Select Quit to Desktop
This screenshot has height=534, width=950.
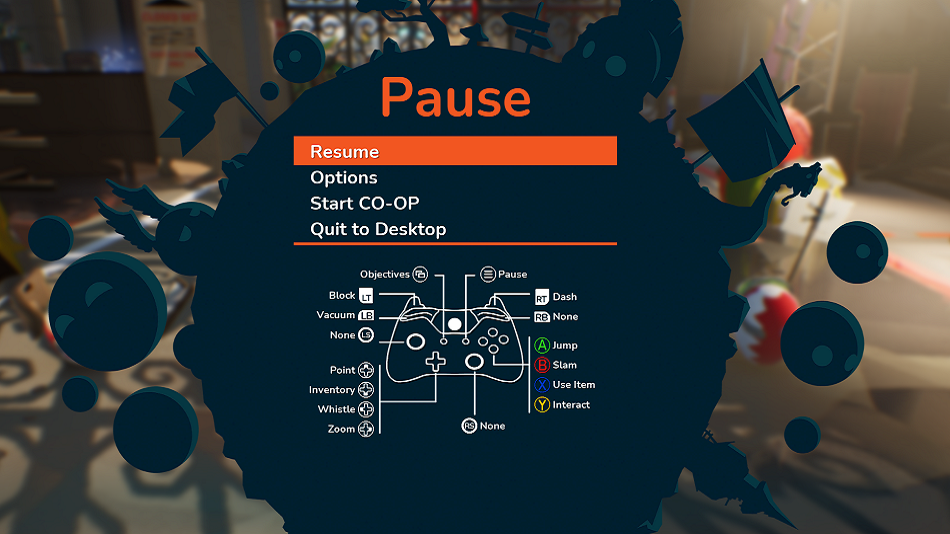(x=378, y=229)
